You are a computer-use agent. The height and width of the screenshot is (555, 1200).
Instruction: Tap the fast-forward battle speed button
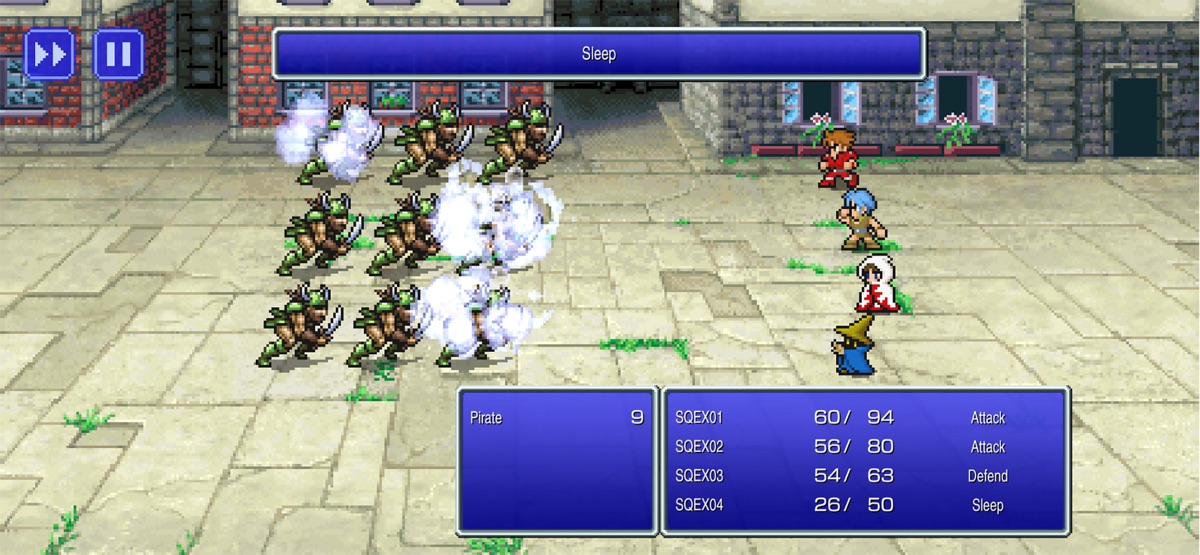click(49, 54)
